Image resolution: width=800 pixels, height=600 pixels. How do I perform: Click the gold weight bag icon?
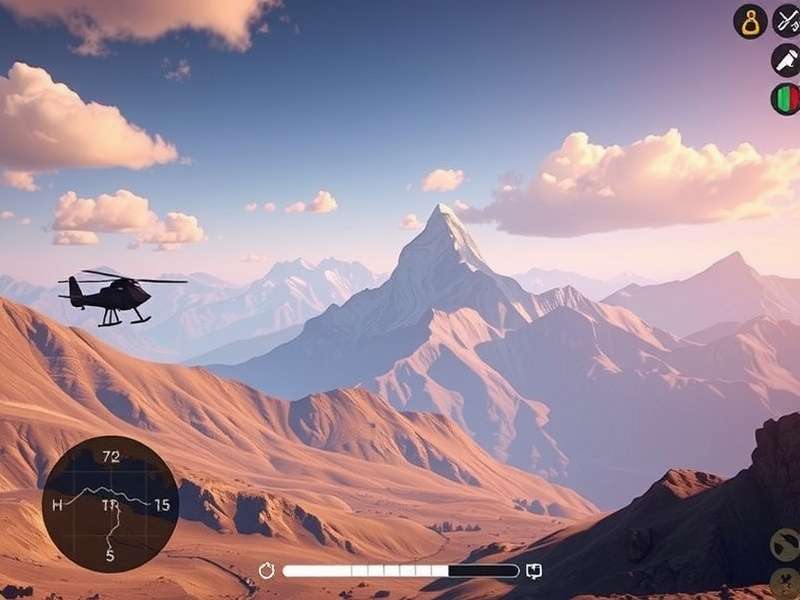point(750,21)
